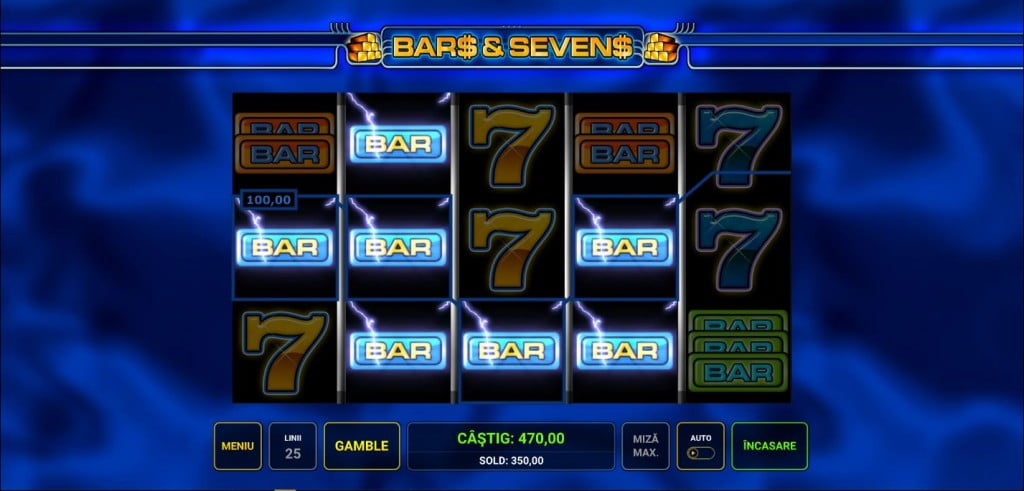Start the GAMBLE feature
The image size is (1024, 491).
pyautogui.click(x=361, y=446)
